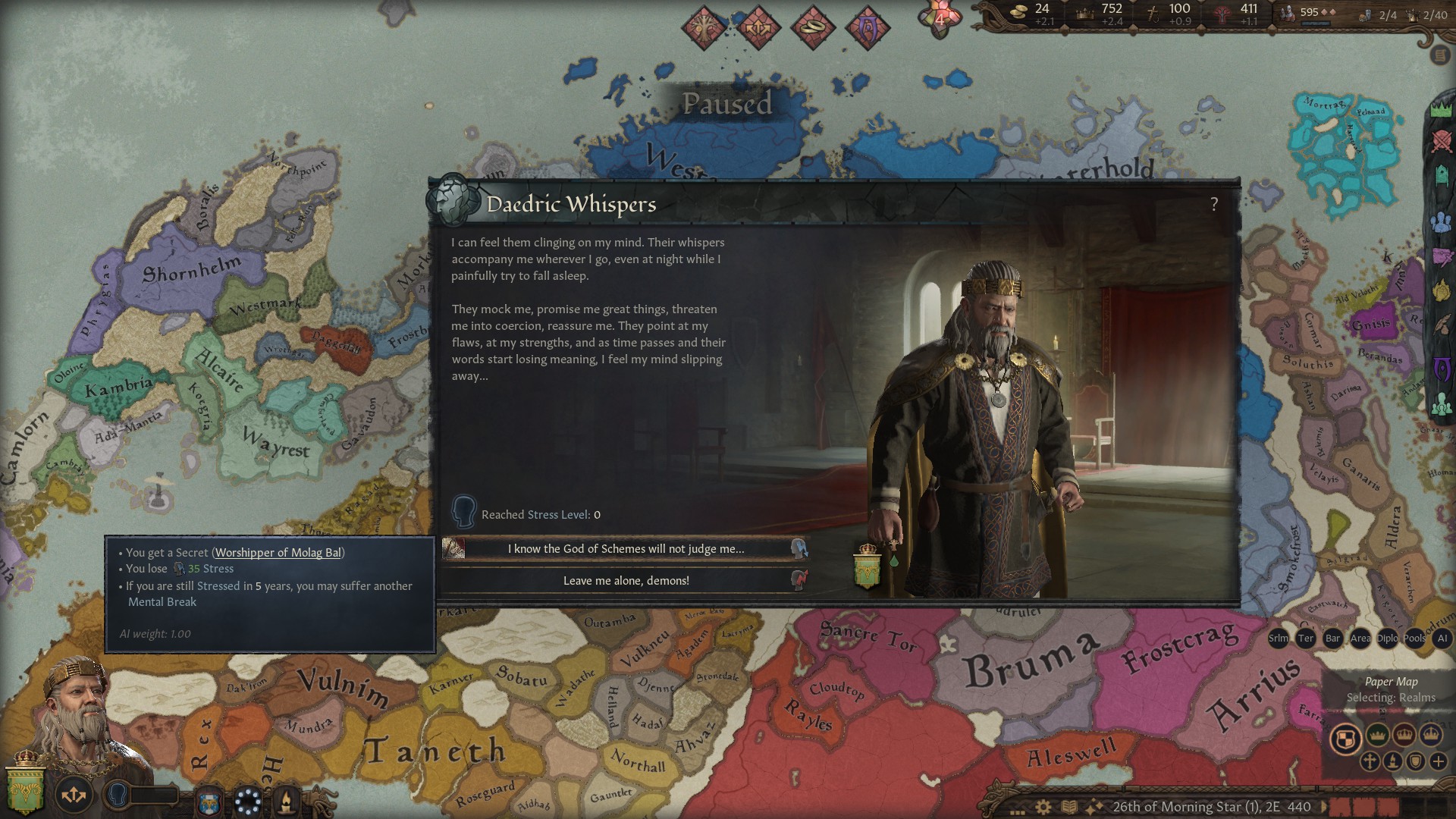Open the blue and white shield icon
Image resolution: width=1456 pixels, height=819 pixels.
point(210,802)
